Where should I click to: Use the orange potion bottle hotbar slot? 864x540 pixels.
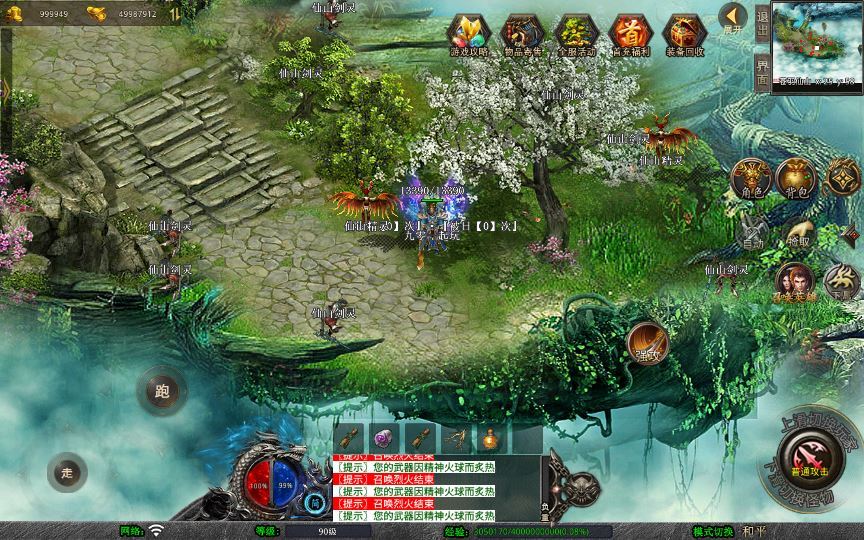click(x=489, y=437)
